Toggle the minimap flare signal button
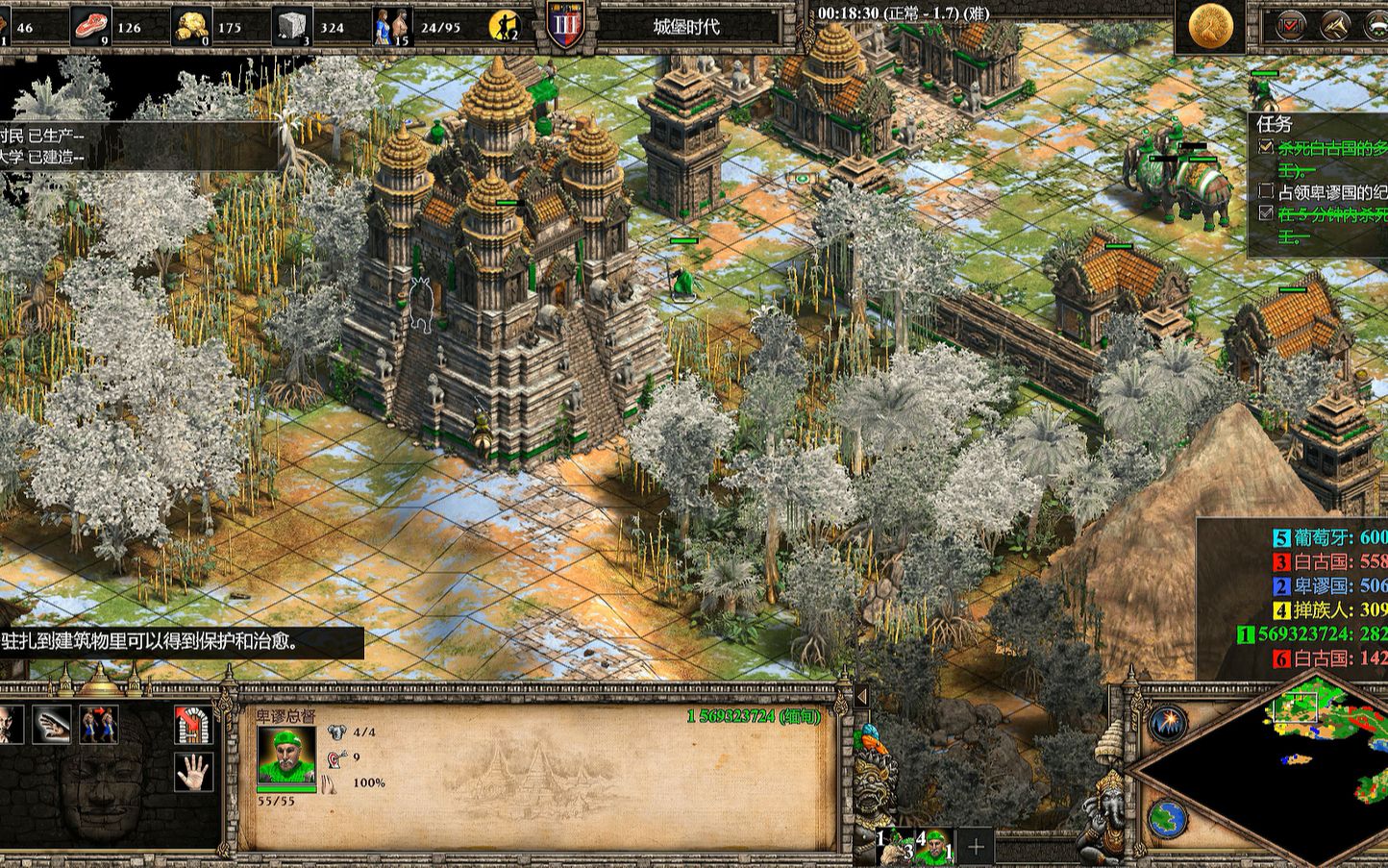The width and height of the screenshot is (1388, 868). click(1168, 722)
